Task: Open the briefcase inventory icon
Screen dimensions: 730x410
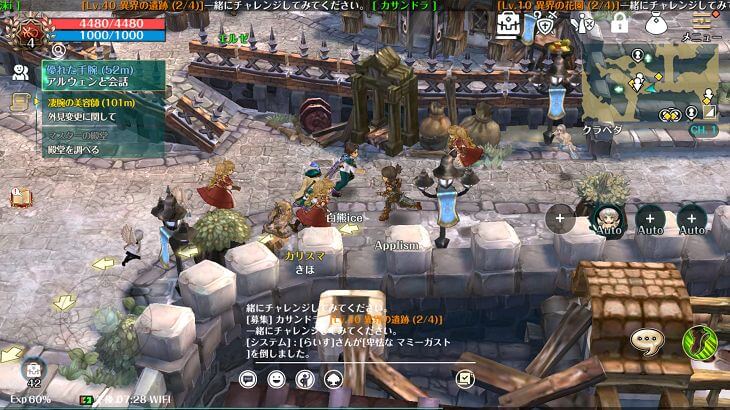Action: [508, 25]
